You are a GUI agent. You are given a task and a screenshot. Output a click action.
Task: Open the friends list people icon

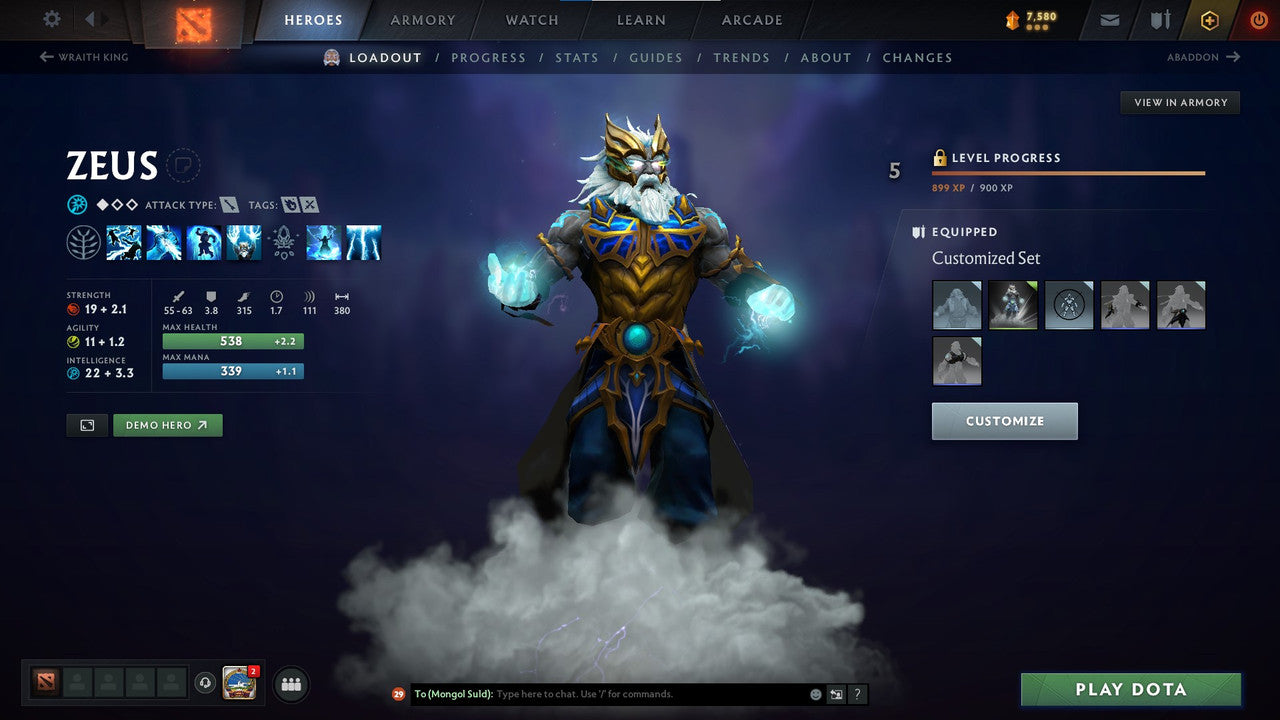click(290, 684)
